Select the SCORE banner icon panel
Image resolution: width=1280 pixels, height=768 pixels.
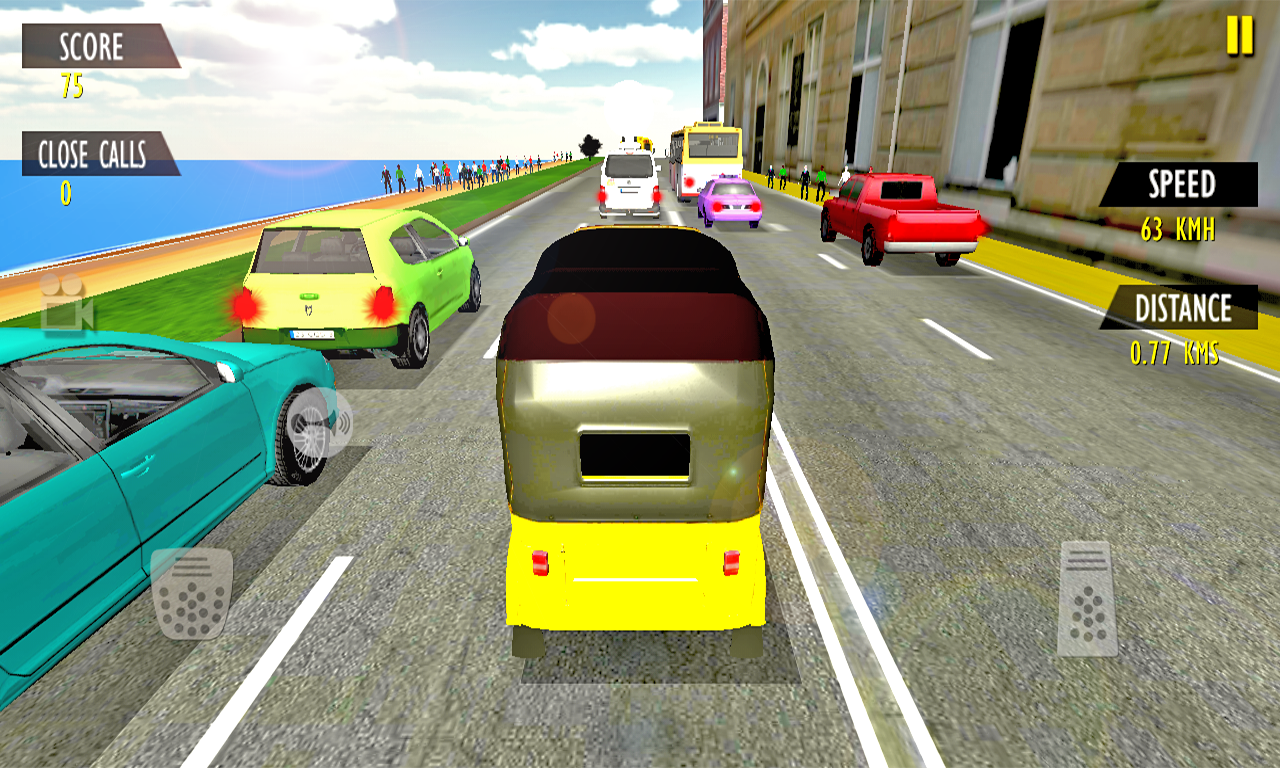point(90,47)
